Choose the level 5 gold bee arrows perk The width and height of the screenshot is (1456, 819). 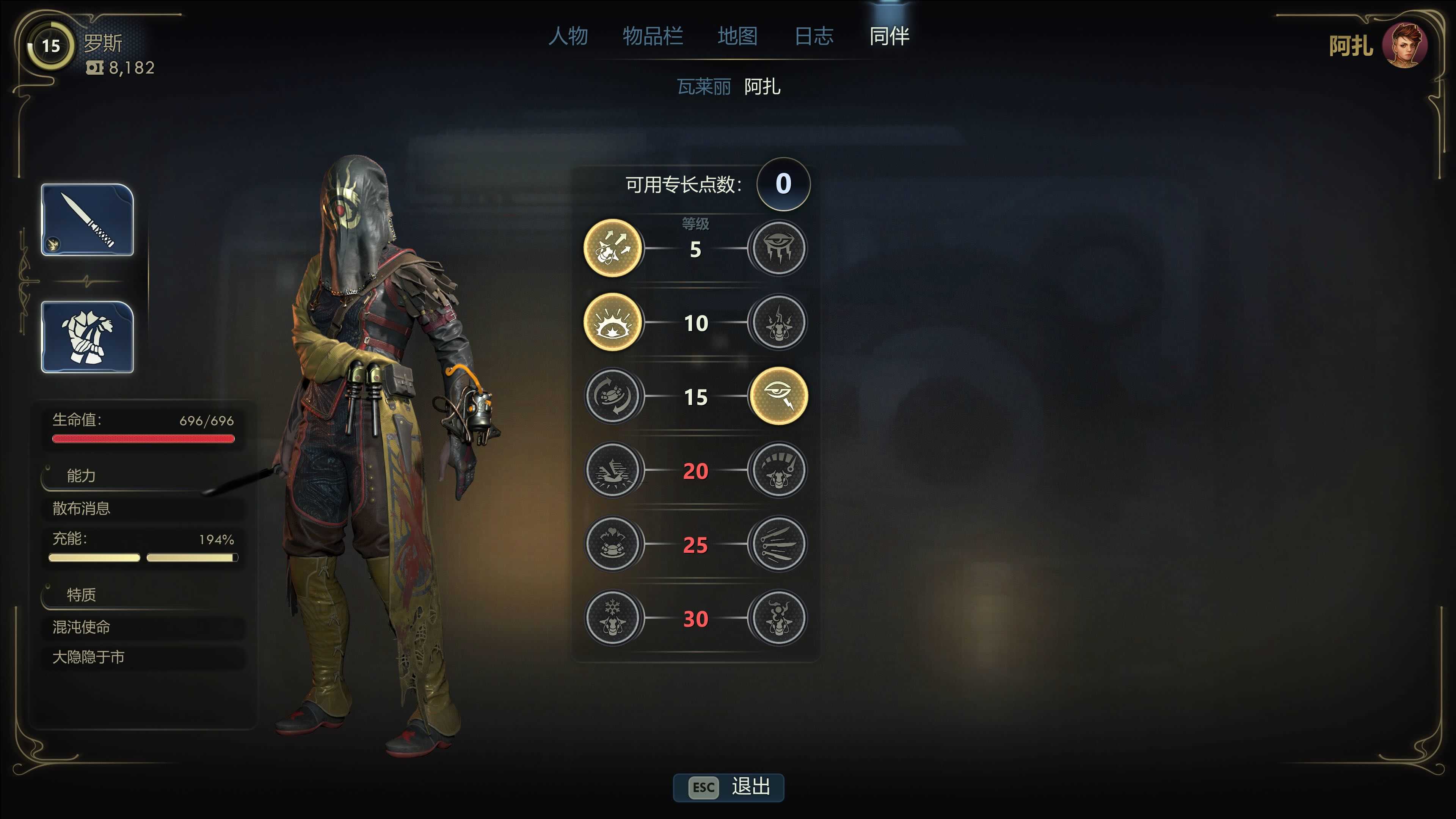612,248
